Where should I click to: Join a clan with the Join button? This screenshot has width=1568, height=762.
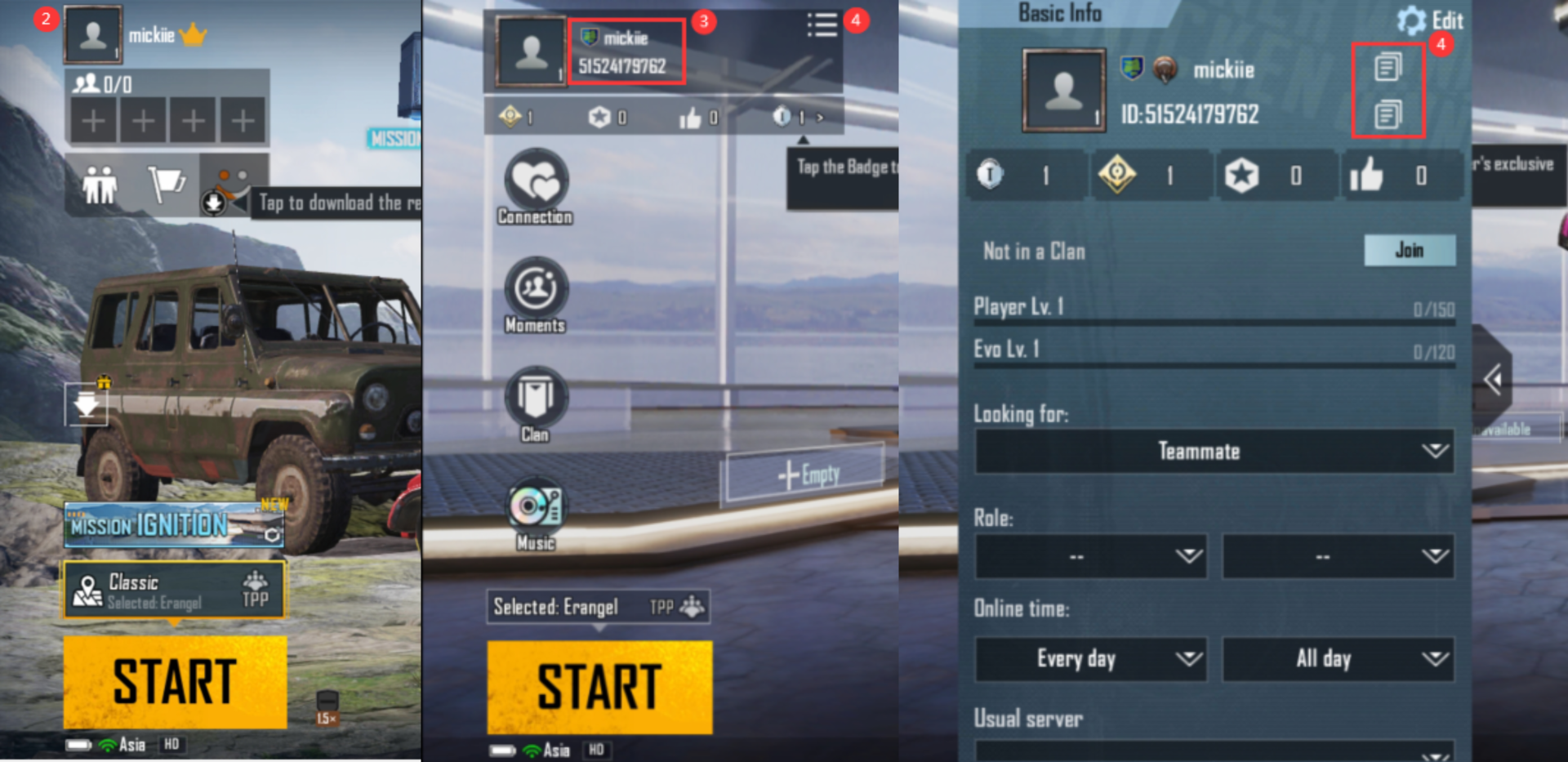[1409, 250]
